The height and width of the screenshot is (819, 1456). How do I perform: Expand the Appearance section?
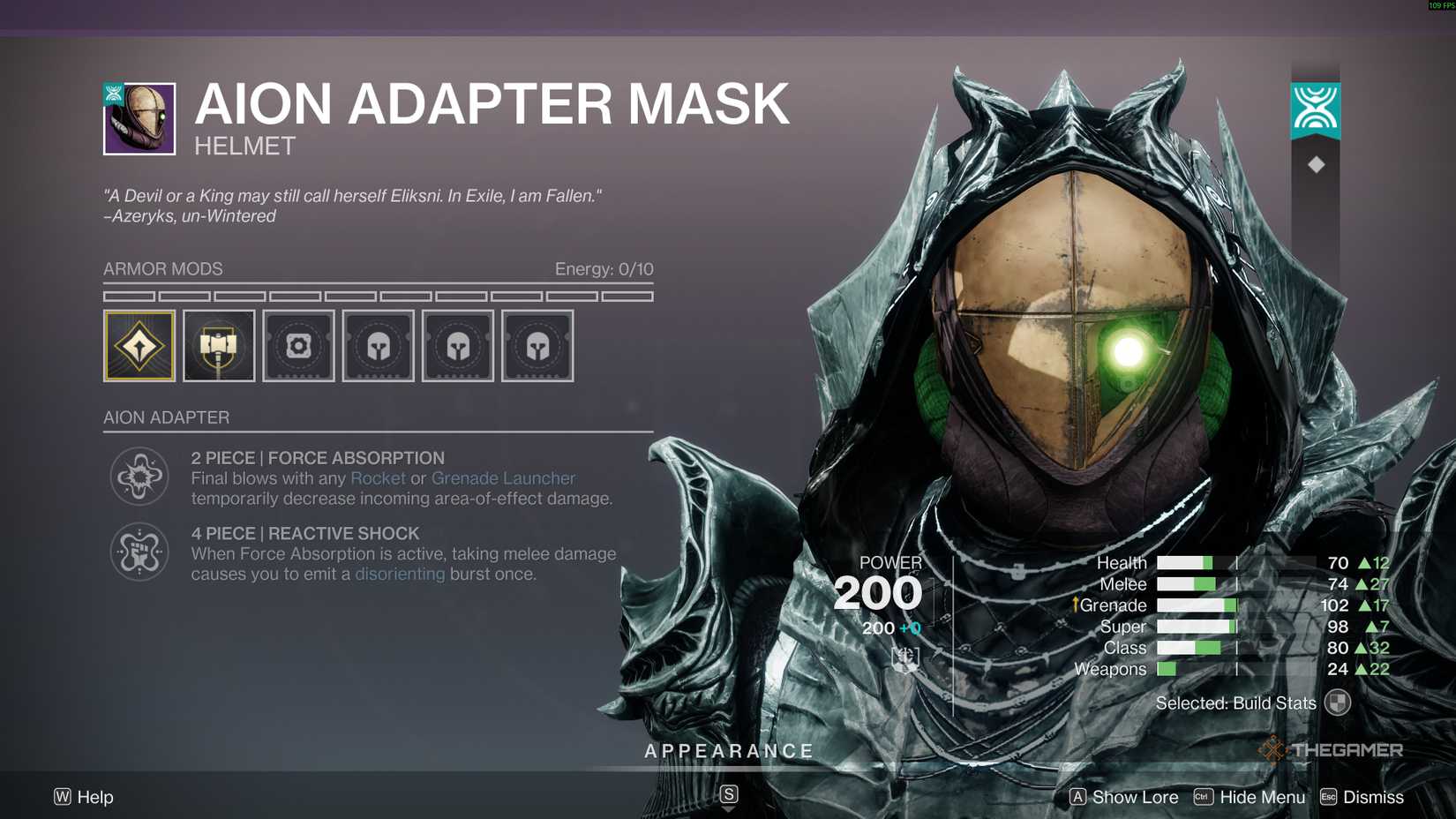pos(729,751)
